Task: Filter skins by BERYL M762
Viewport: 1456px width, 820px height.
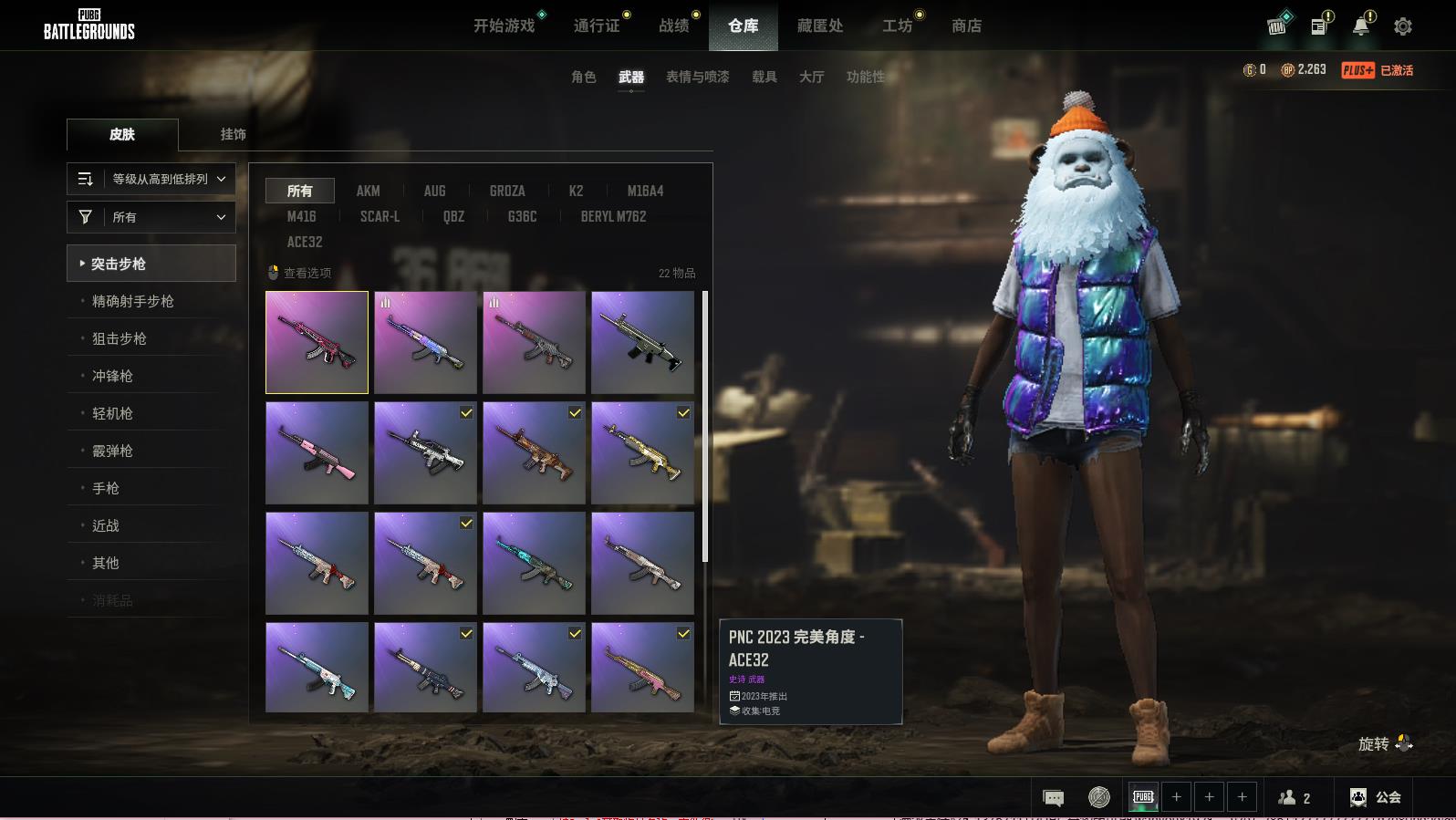Action: [613, 216]
